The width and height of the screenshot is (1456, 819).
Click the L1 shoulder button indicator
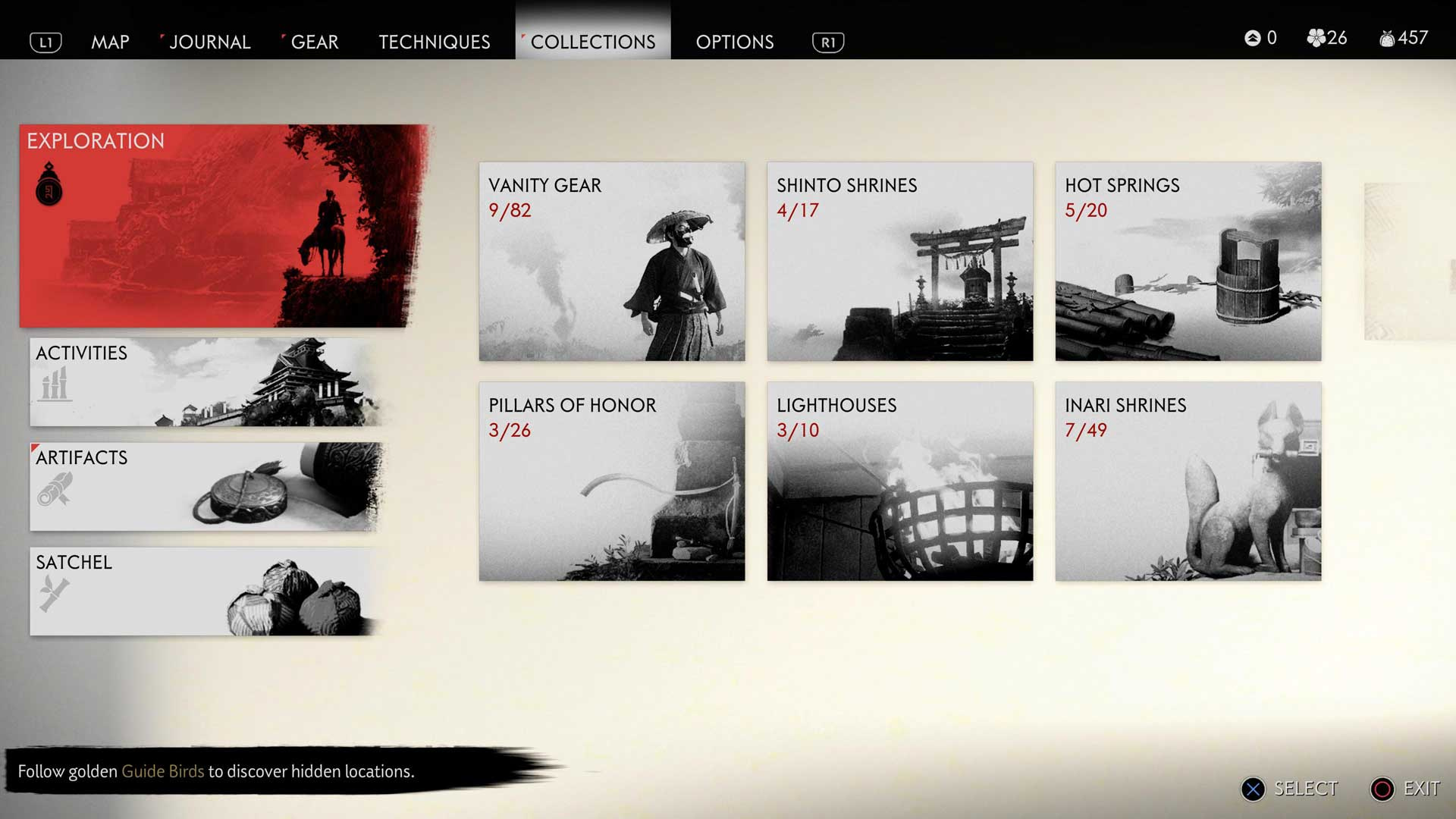click(45, 42)
